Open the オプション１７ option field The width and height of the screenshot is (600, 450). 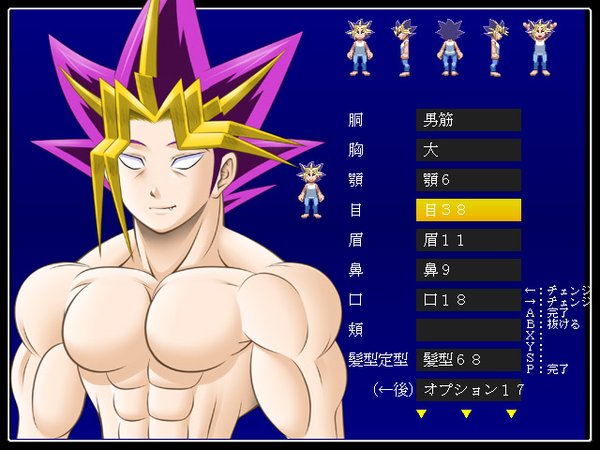(468, 388)
